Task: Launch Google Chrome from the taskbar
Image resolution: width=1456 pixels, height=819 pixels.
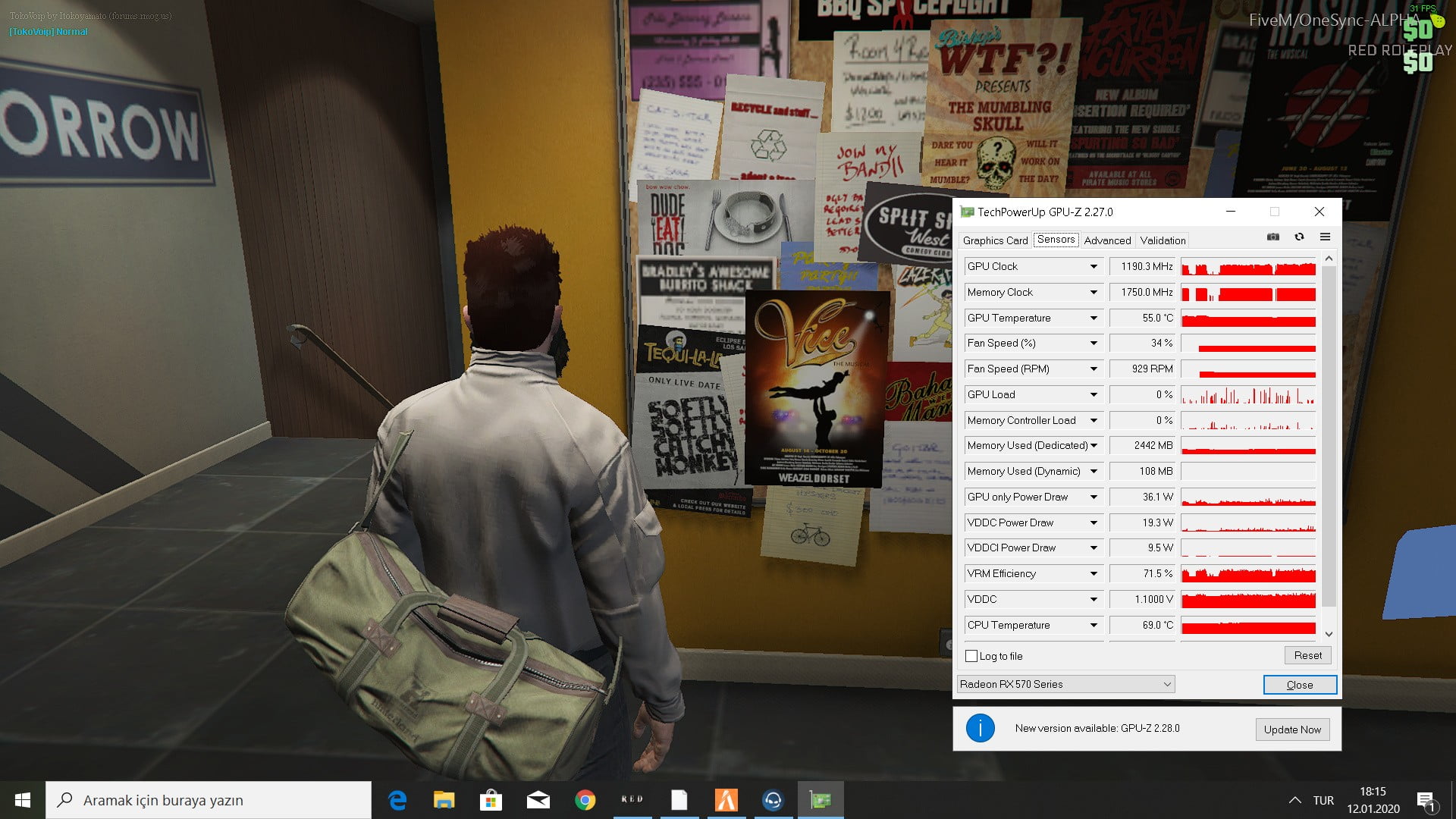Action: (x=585, y=800)
